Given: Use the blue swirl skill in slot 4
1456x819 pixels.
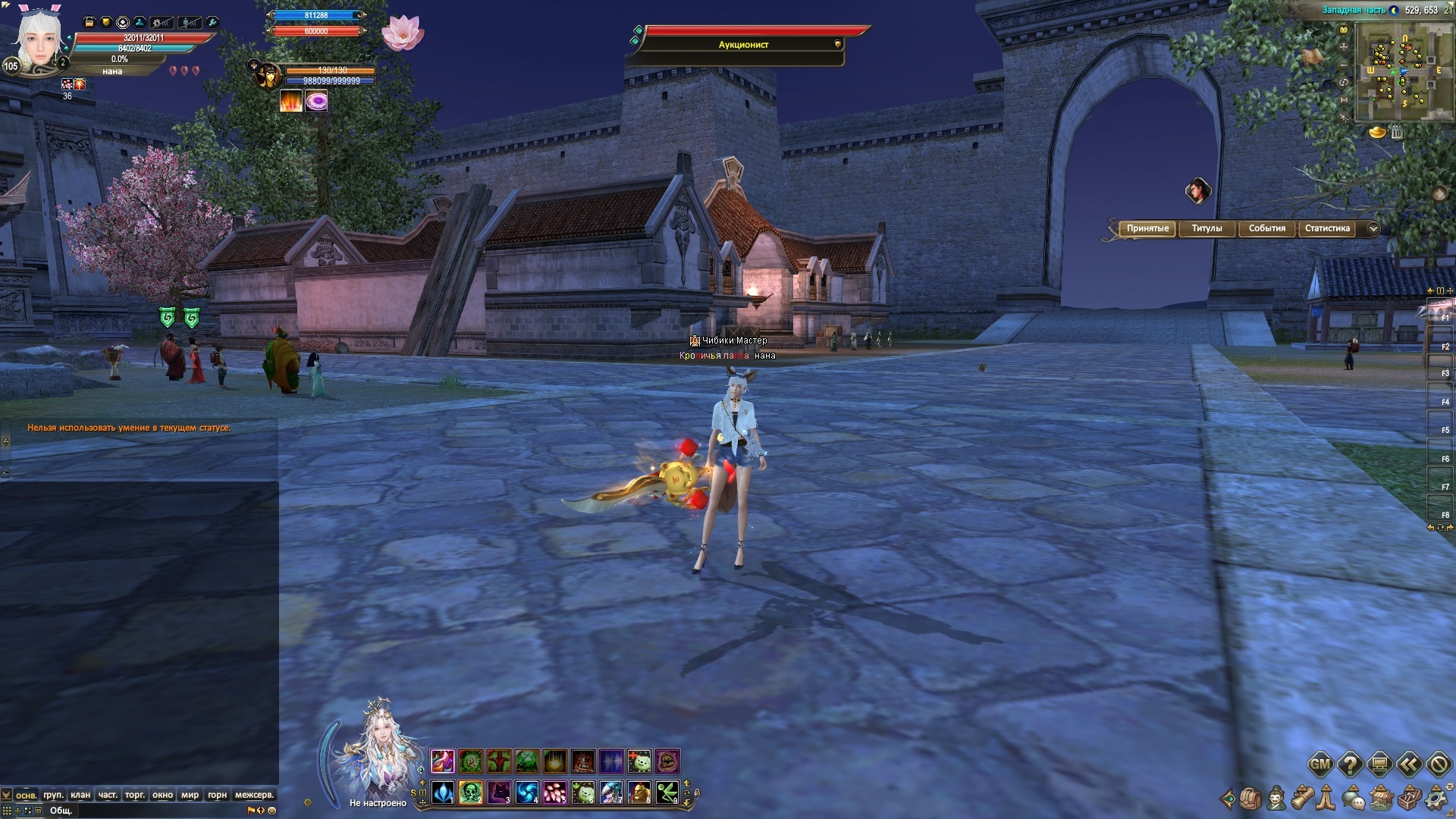Looking at the screenshot, I should pyautogui.click(x=527, y=793).
